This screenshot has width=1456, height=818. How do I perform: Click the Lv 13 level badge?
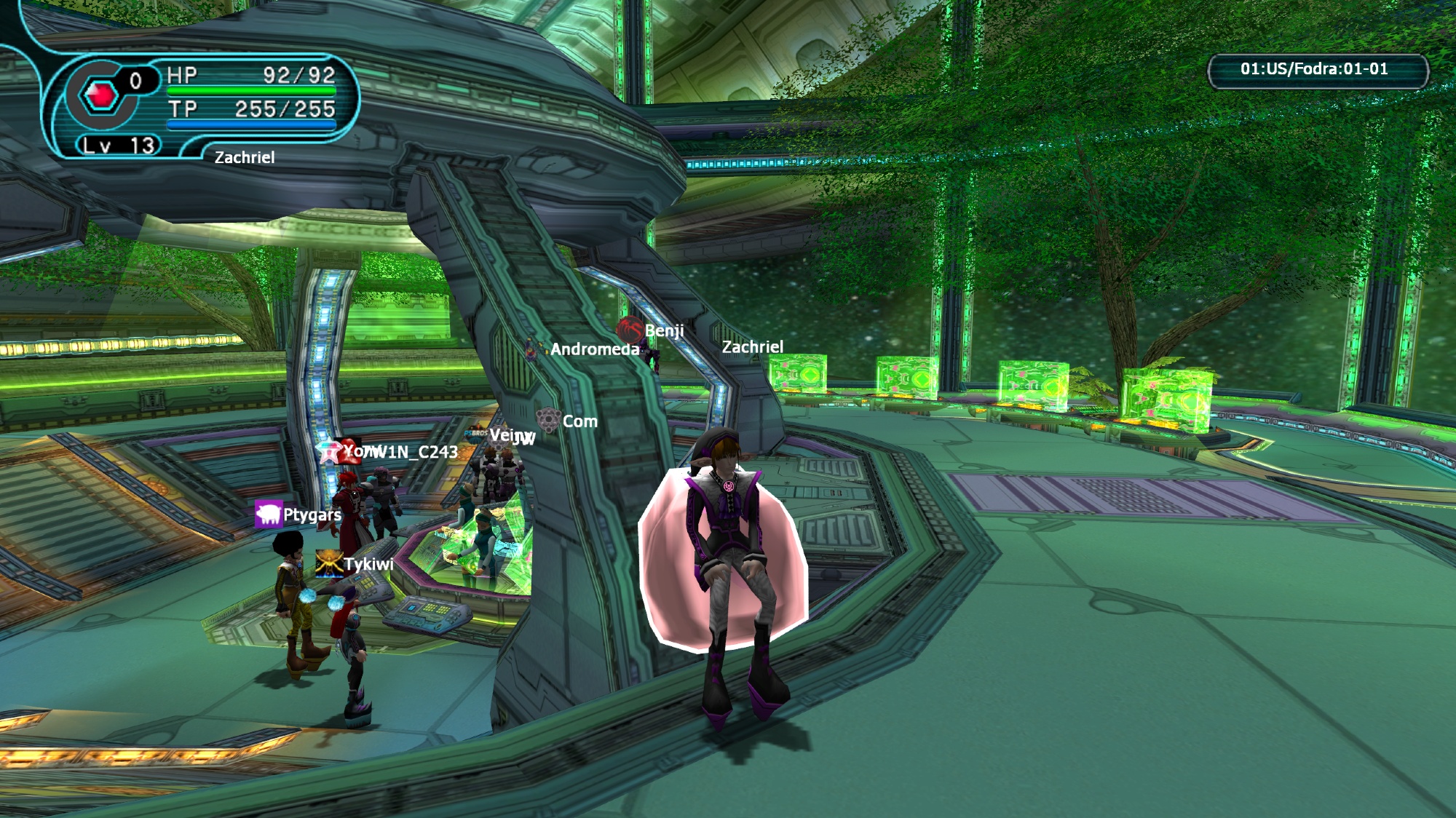(x=119, y=146)
